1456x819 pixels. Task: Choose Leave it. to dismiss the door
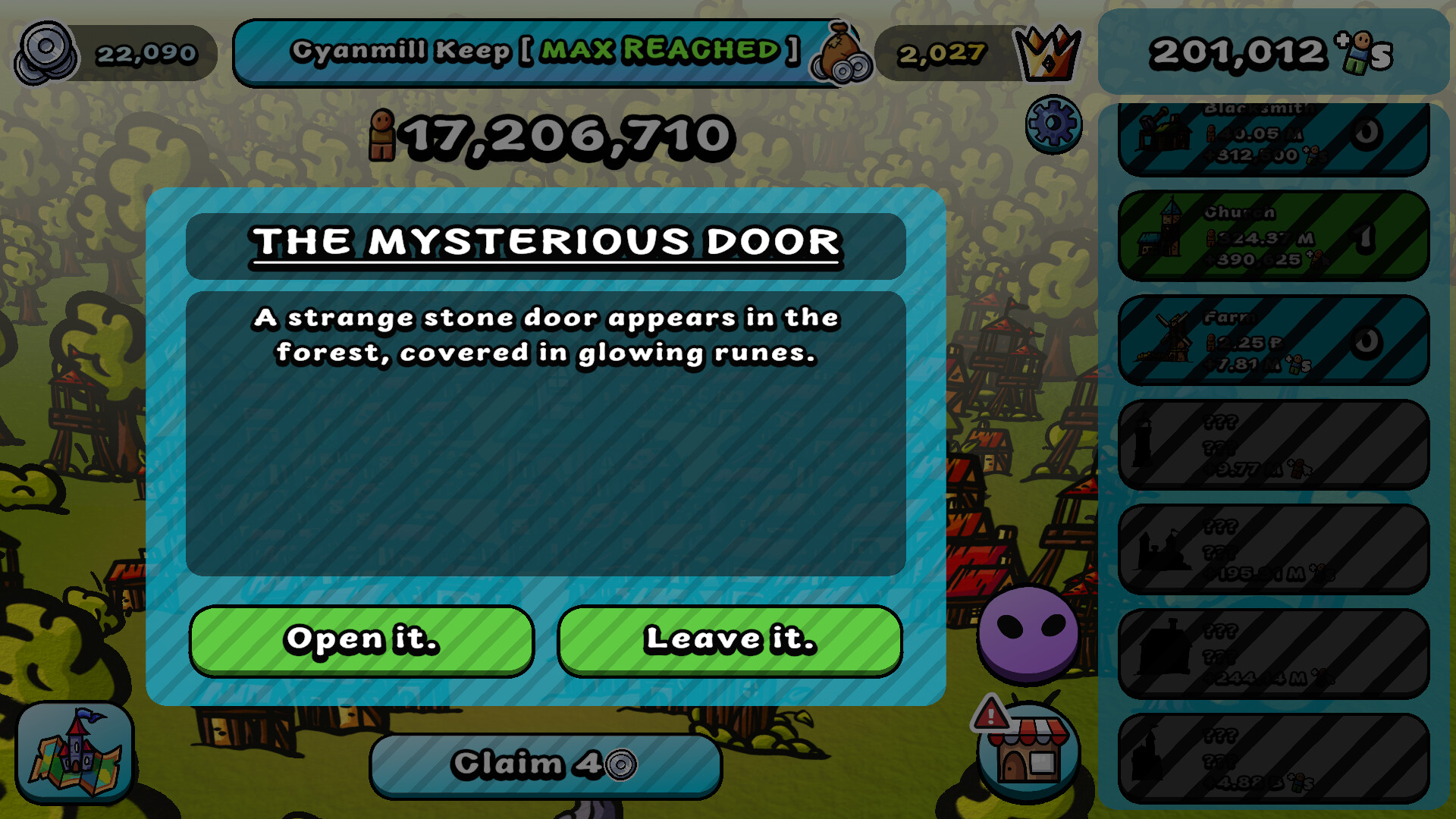(730, 641)
